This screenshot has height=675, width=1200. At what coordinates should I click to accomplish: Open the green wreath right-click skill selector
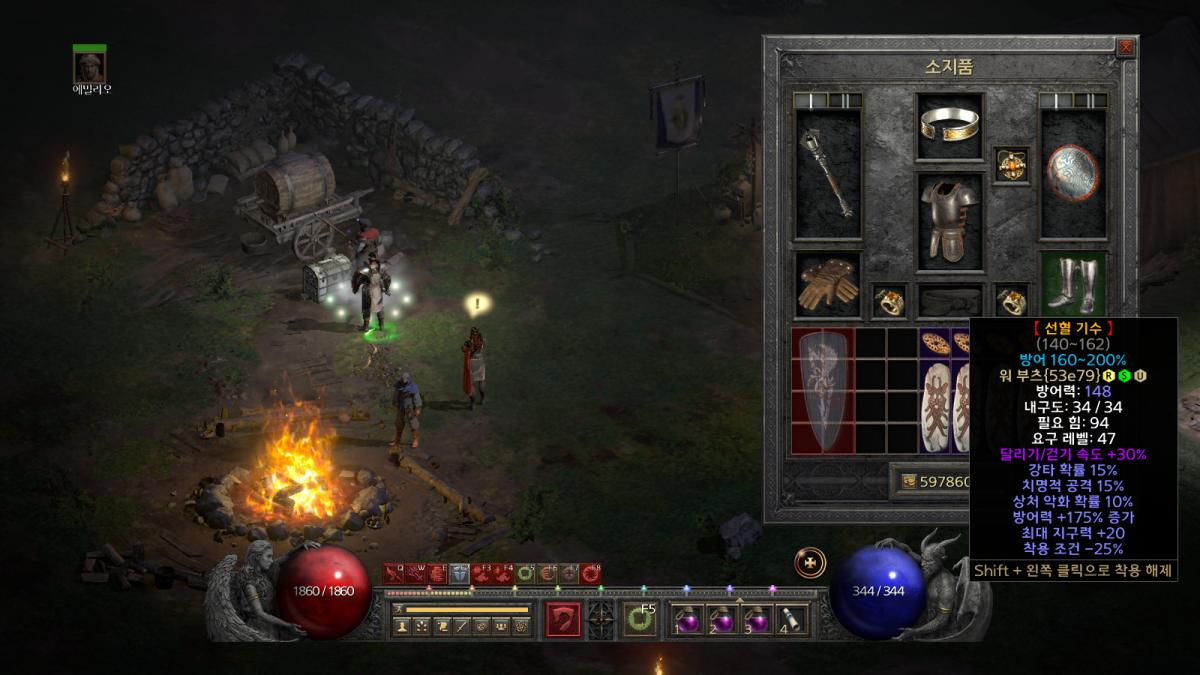tap(639, 620)
